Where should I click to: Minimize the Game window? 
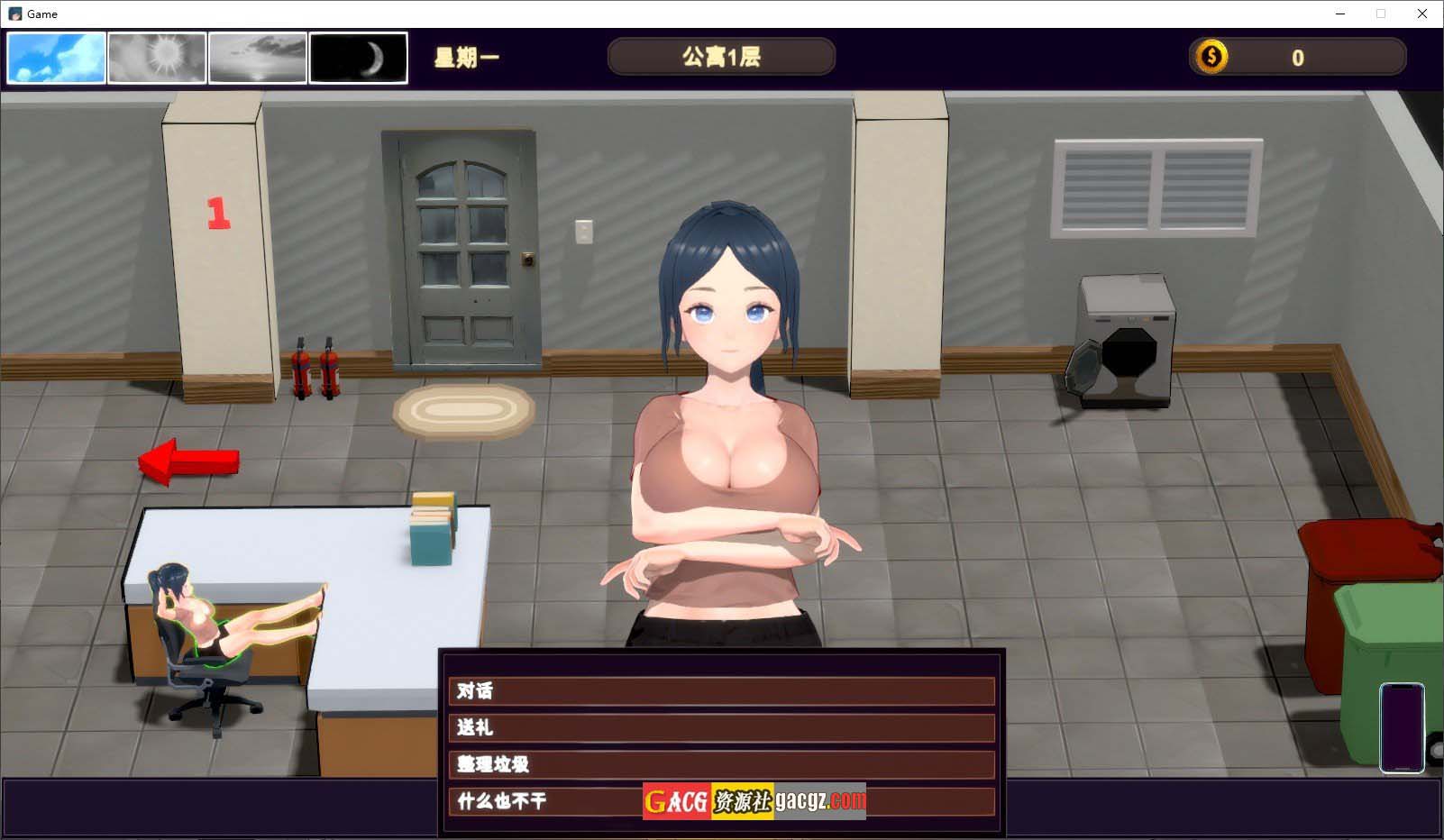[x=1340, y=14]
